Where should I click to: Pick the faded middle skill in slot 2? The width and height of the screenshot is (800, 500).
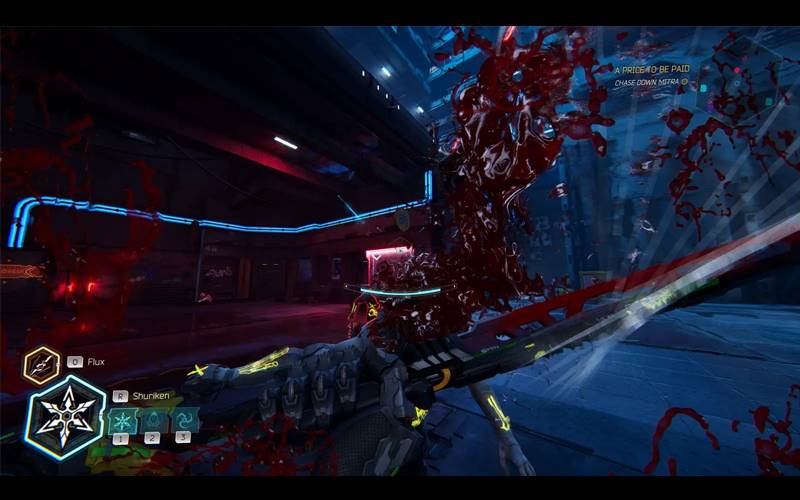pos(152,420)
